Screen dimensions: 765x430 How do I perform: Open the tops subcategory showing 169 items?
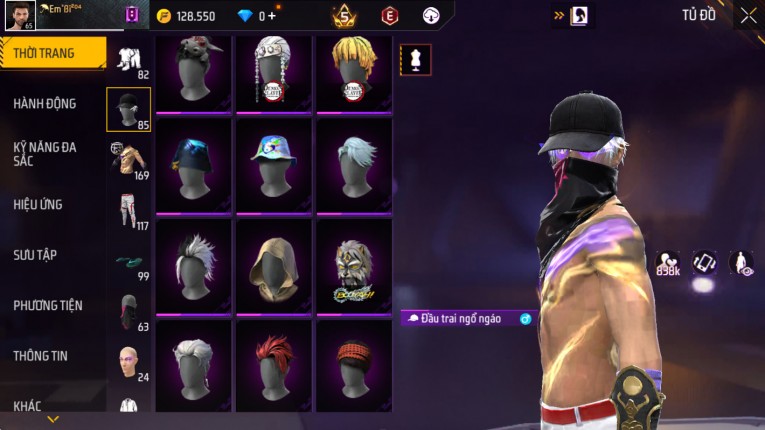click(x=128, y=157)
